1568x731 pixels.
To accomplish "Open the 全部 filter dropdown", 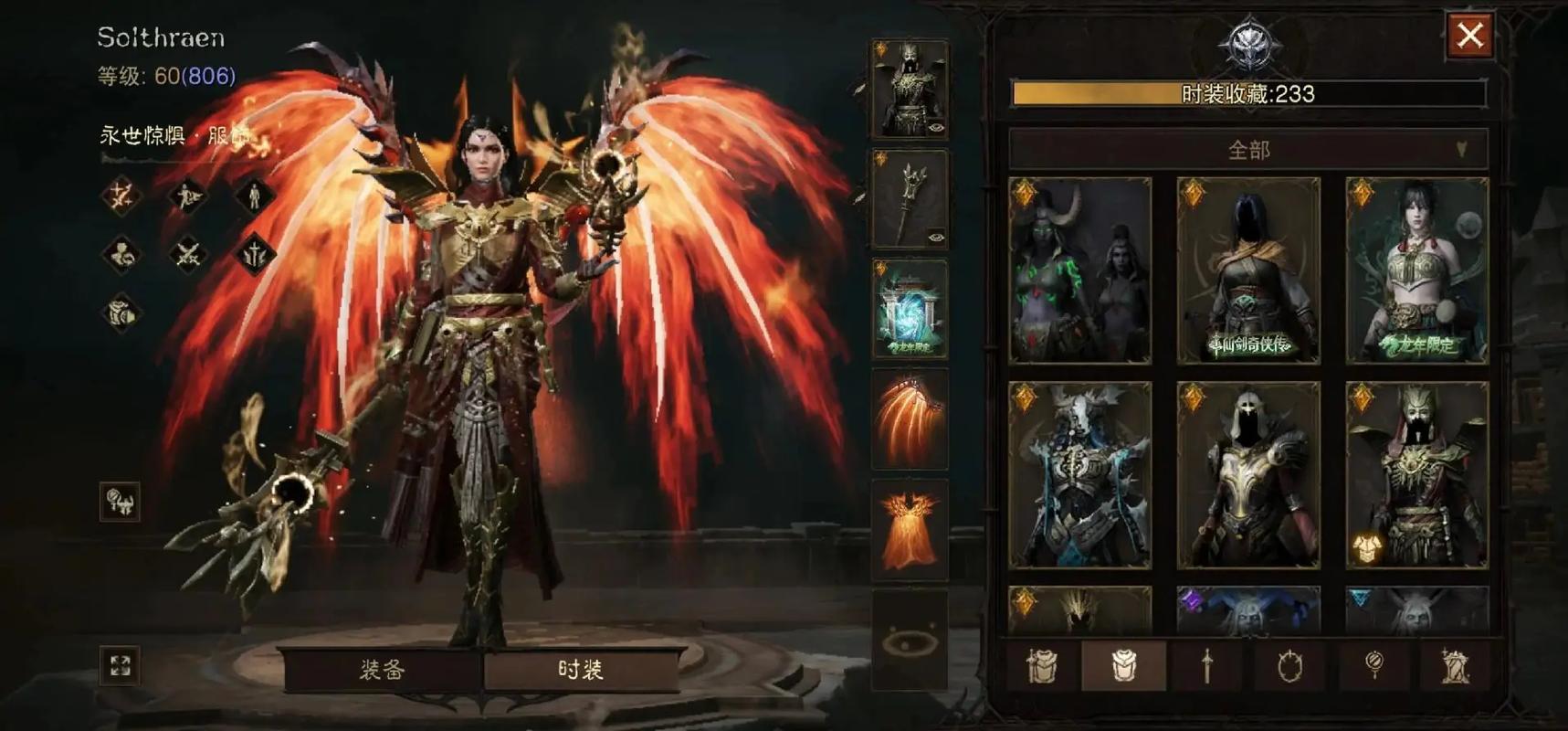I will (1248, 149).
